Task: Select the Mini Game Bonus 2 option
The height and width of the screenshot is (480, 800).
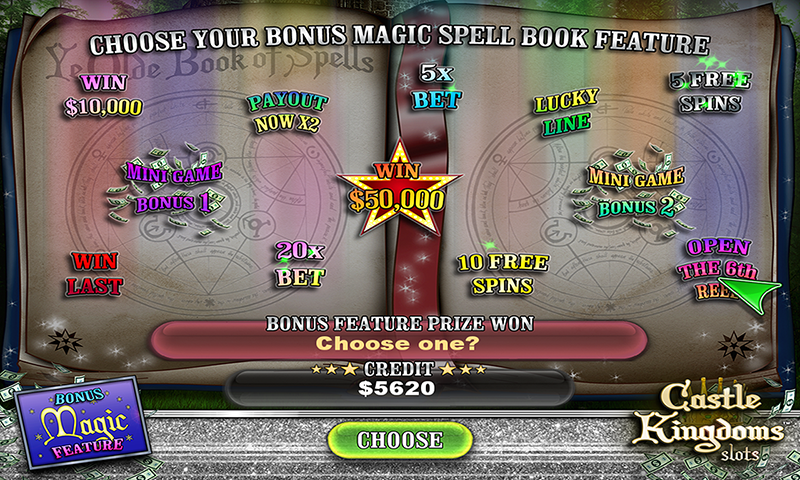Action: coord(636,192)
